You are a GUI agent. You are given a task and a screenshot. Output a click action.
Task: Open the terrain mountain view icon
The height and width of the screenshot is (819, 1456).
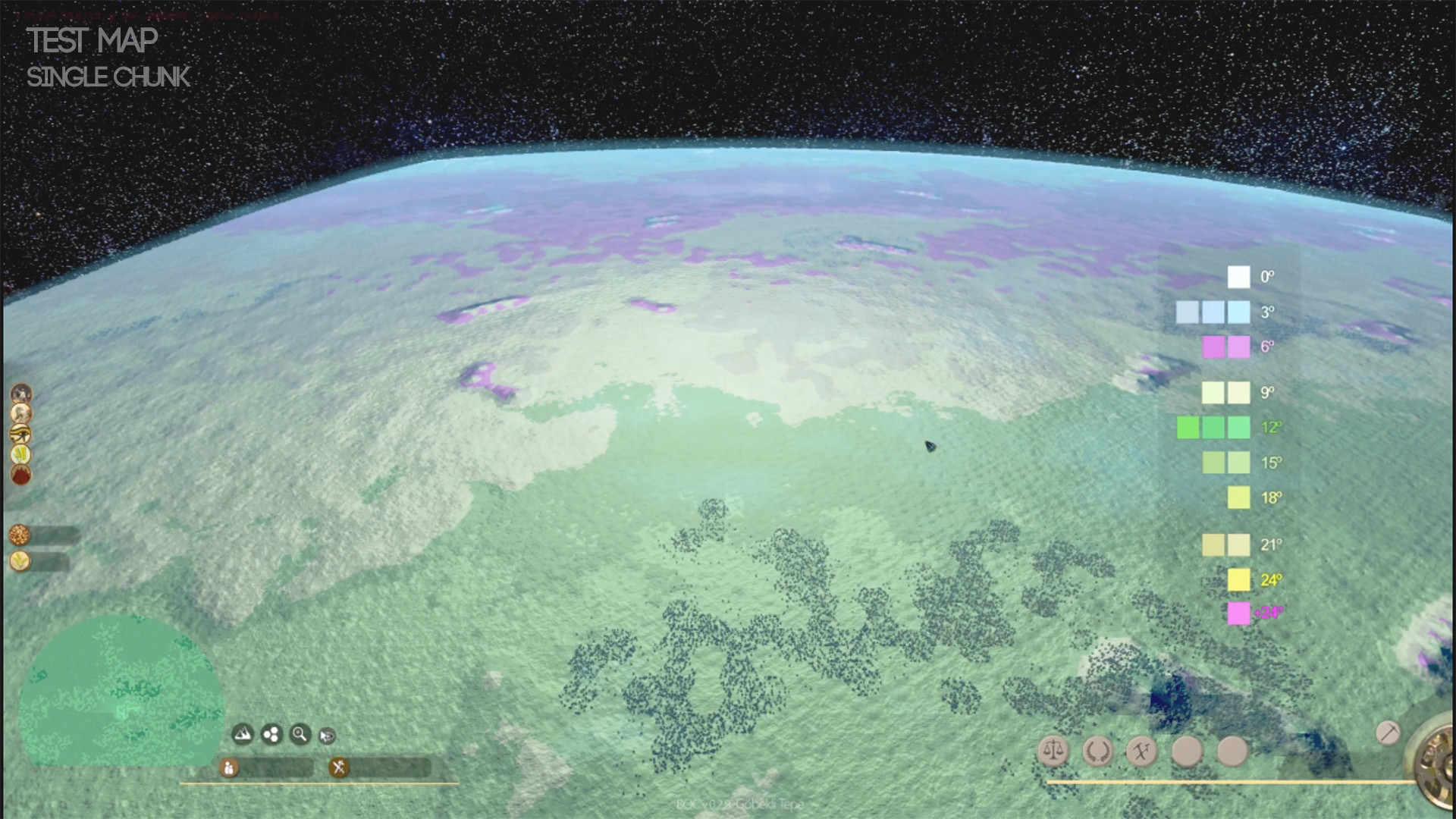pos(243,733)
